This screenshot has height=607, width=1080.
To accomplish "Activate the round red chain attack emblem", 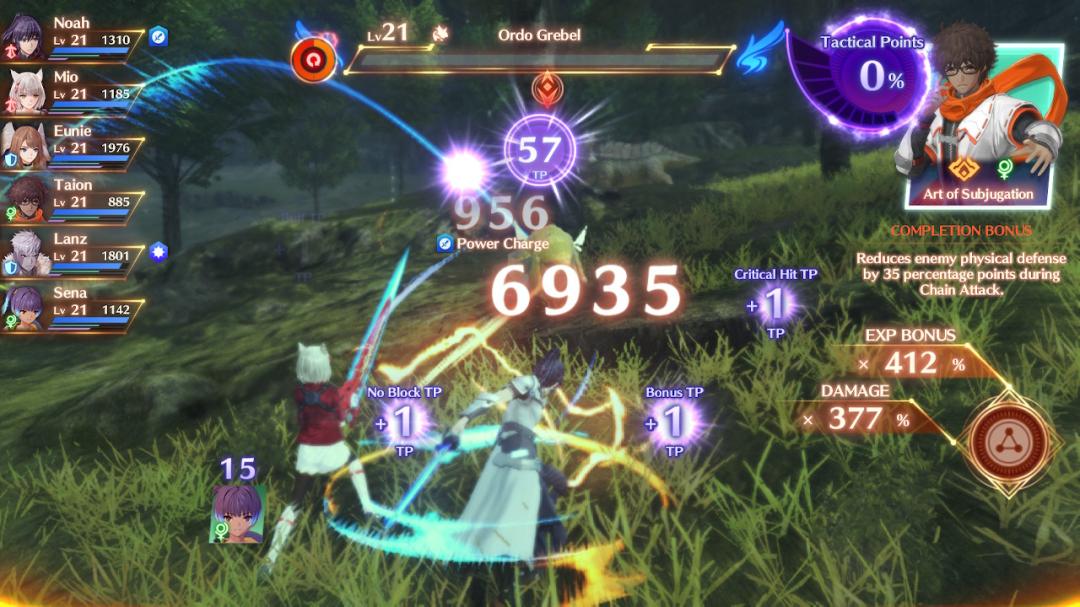I will click(1008, 439).
